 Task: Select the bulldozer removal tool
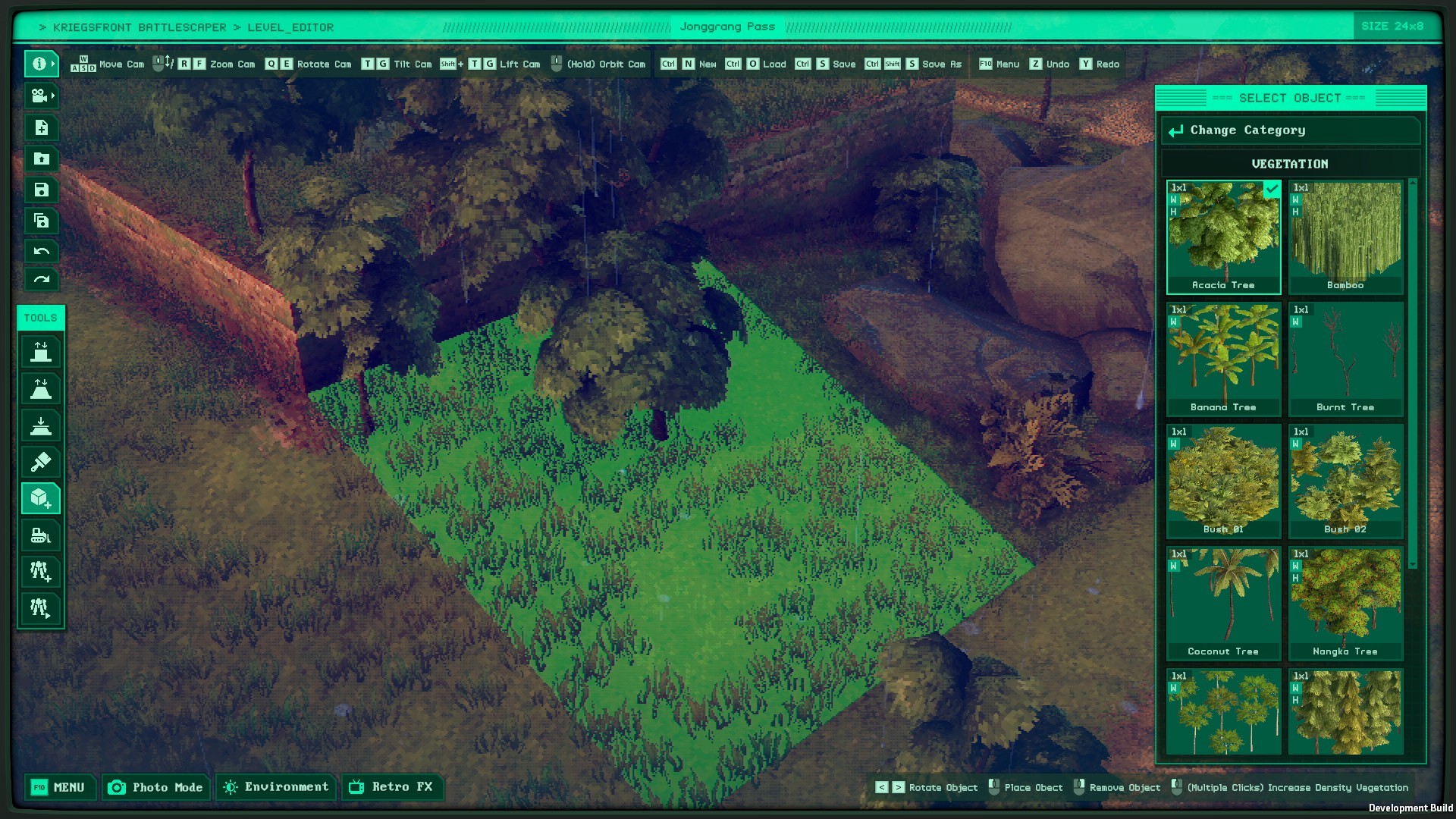(x=41, y=535)
